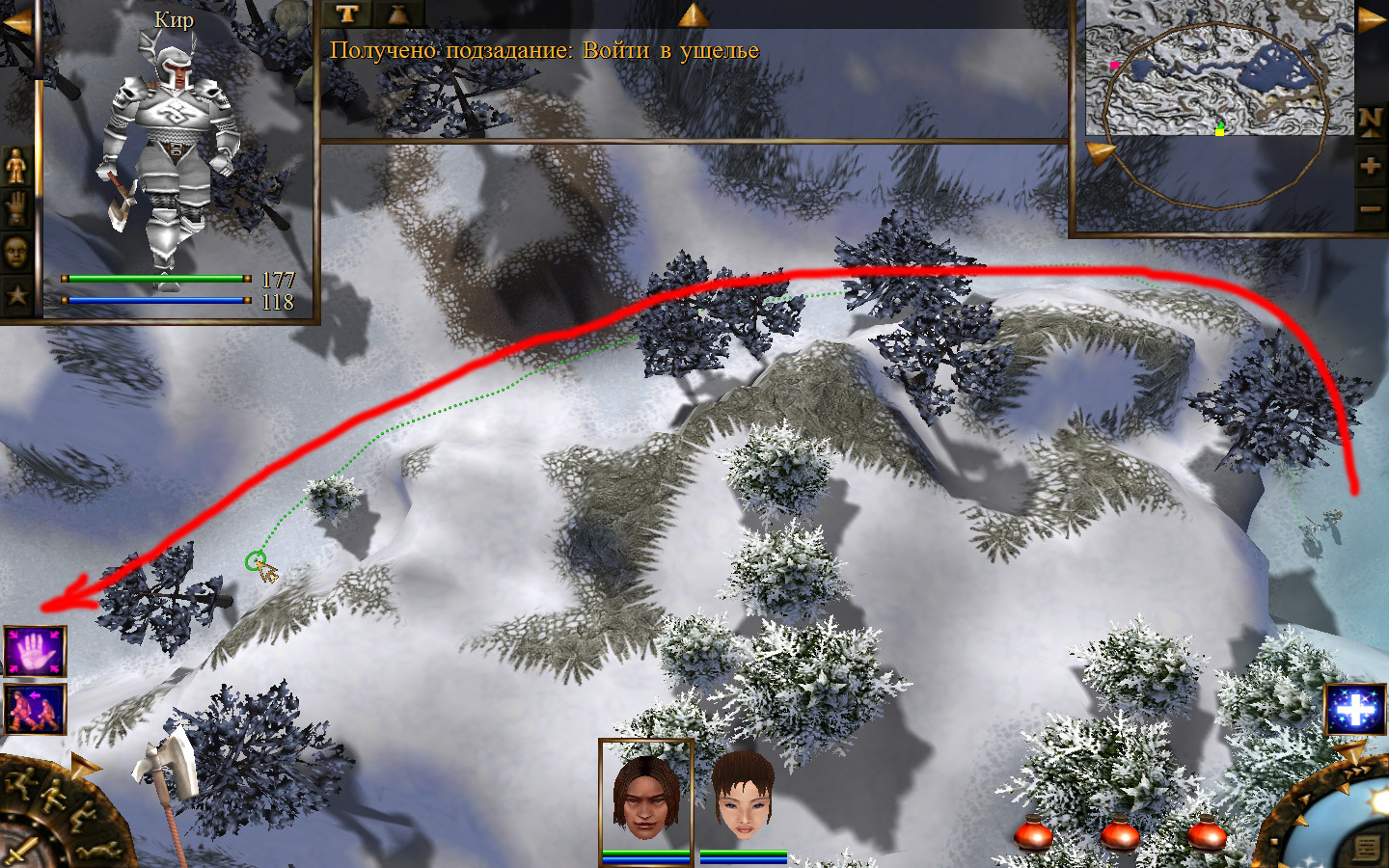Open the golden body figure character panel
The height and width of the screenshot is (868, 1389).
coord(15,168)
